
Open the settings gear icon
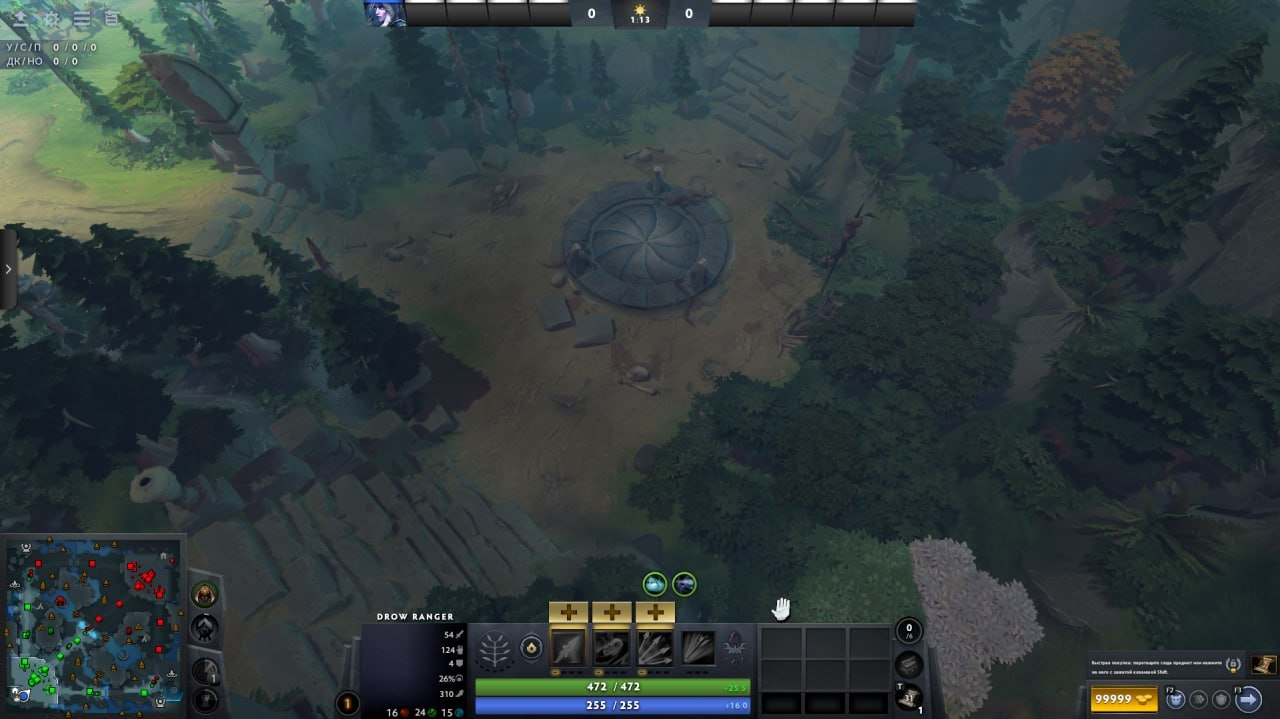pyautogui.click(x=50, y=18)
